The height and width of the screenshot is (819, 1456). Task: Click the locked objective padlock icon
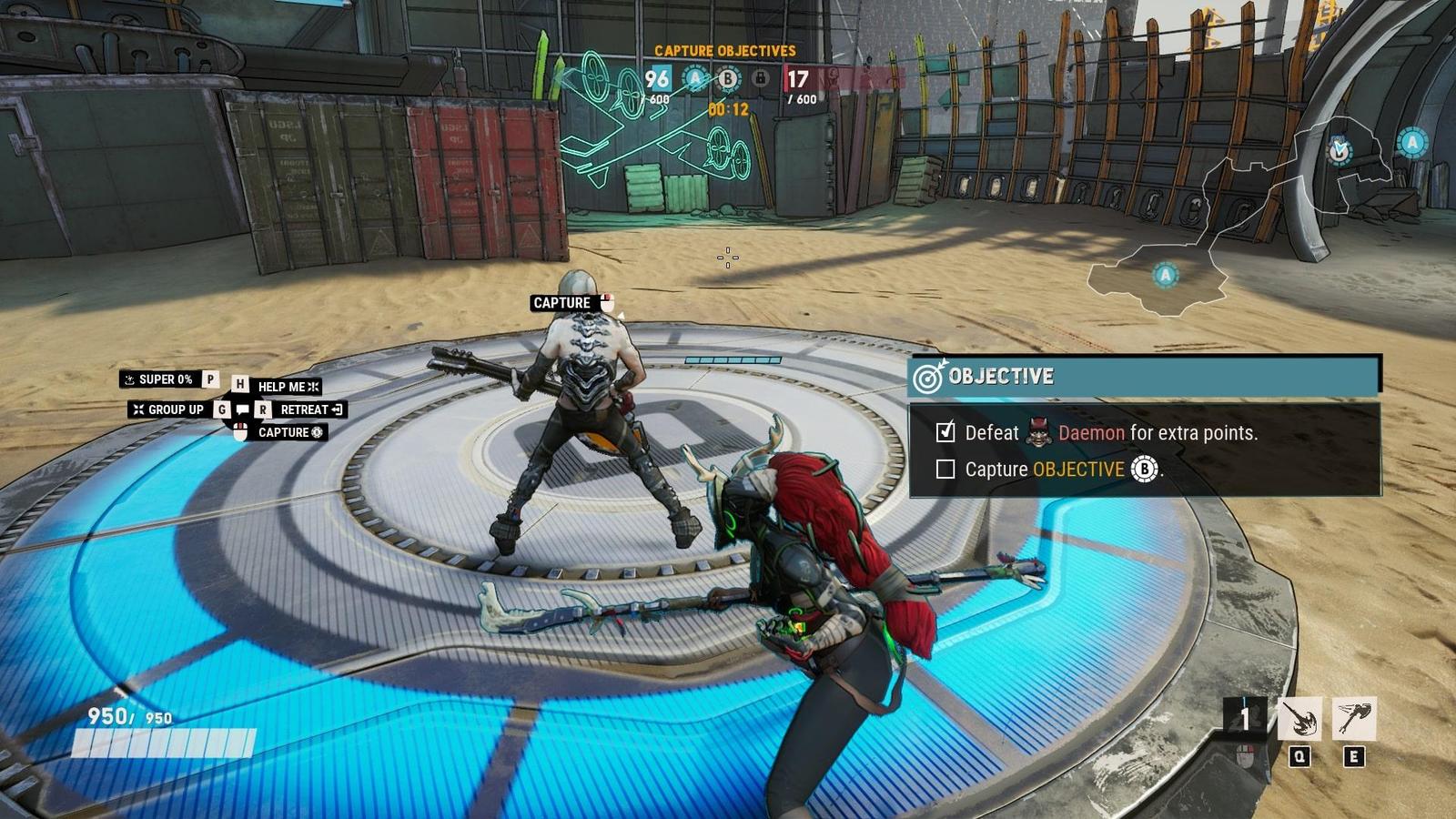tap(760, 79)
